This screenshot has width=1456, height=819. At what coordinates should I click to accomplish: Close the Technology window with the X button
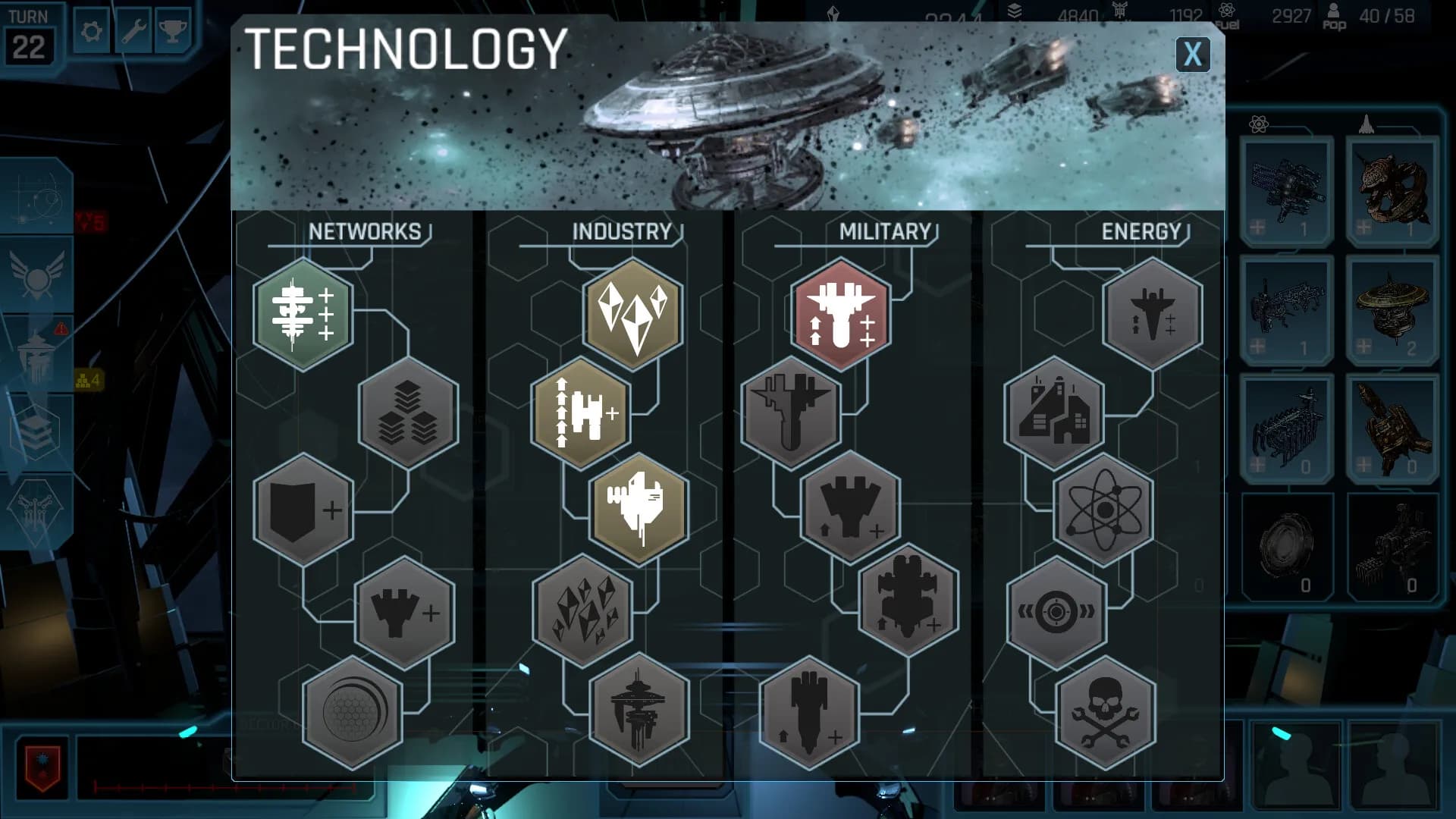point(1193,55)
